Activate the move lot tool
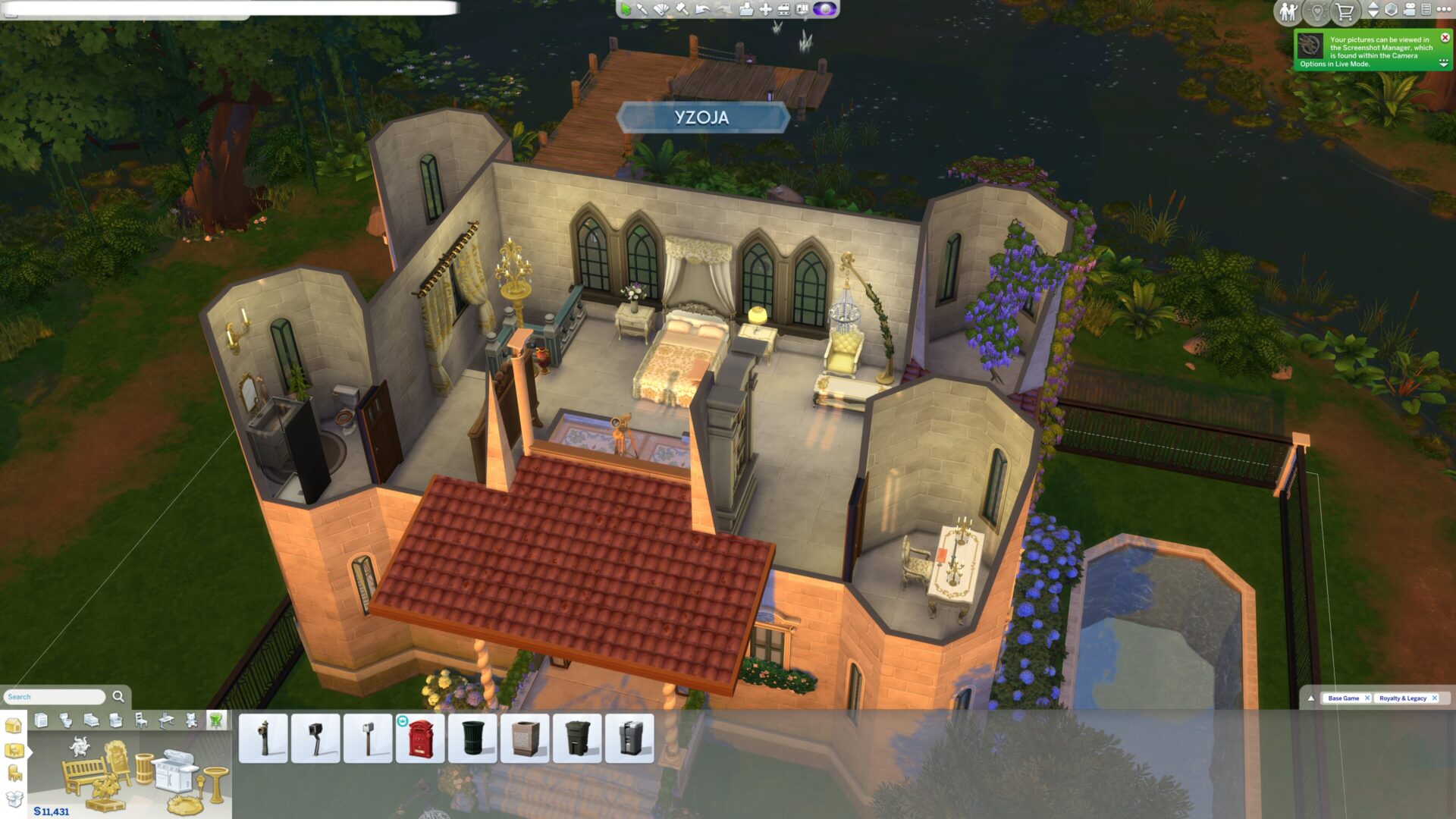This screenshot has height=819, width=1456. (765, 9)
